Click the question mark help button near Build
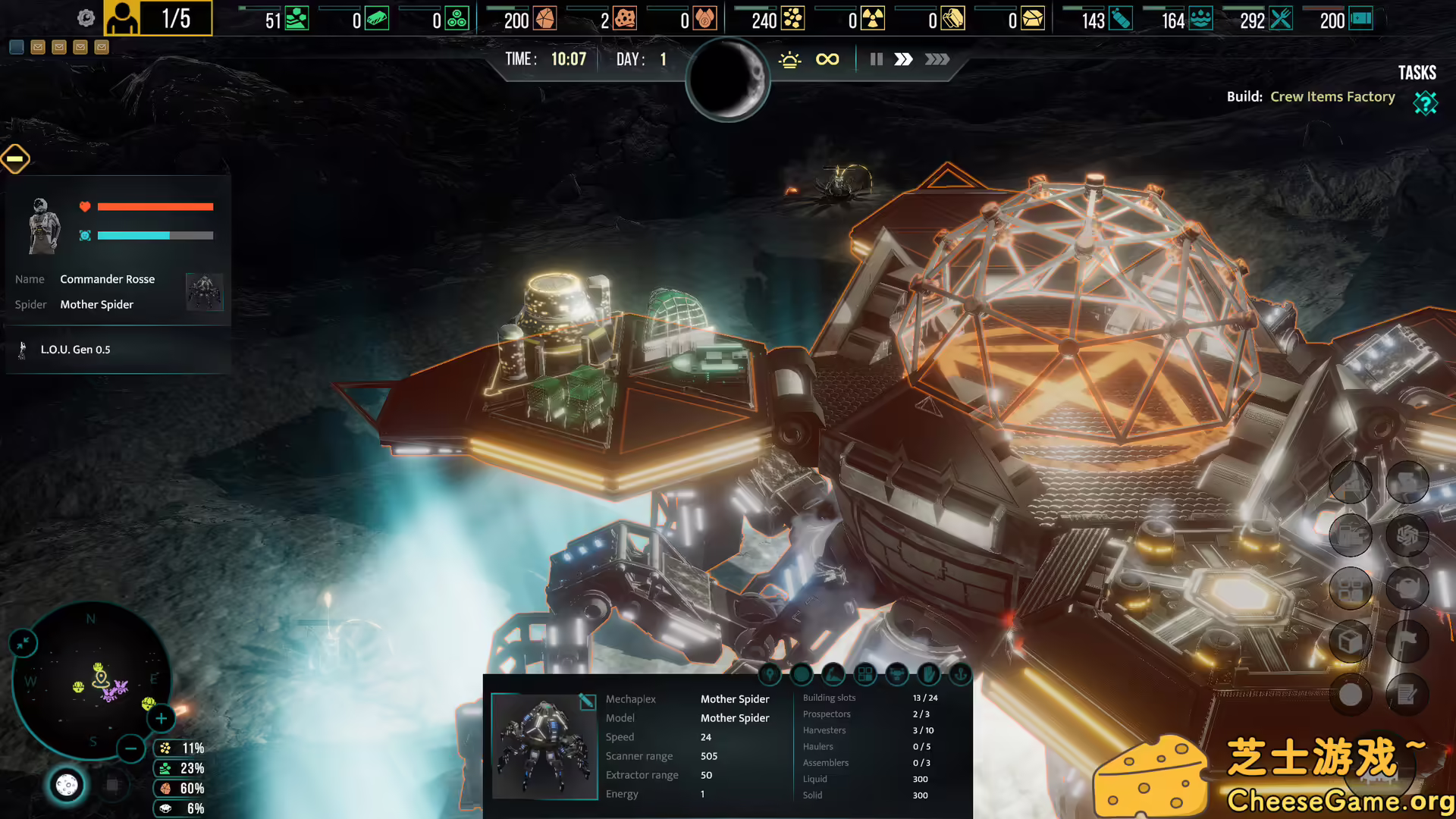The width and height of the screenshot is (1456, 819). 1426,103
